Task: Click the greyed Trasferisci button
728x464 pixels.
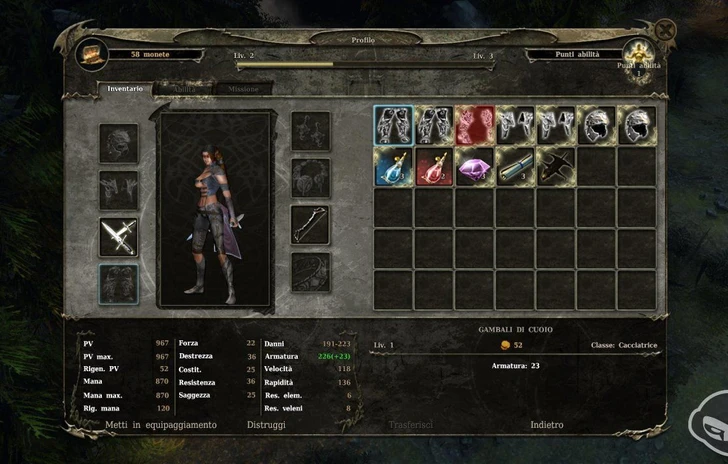Action: pyautogui.click(x=410, y=425)
